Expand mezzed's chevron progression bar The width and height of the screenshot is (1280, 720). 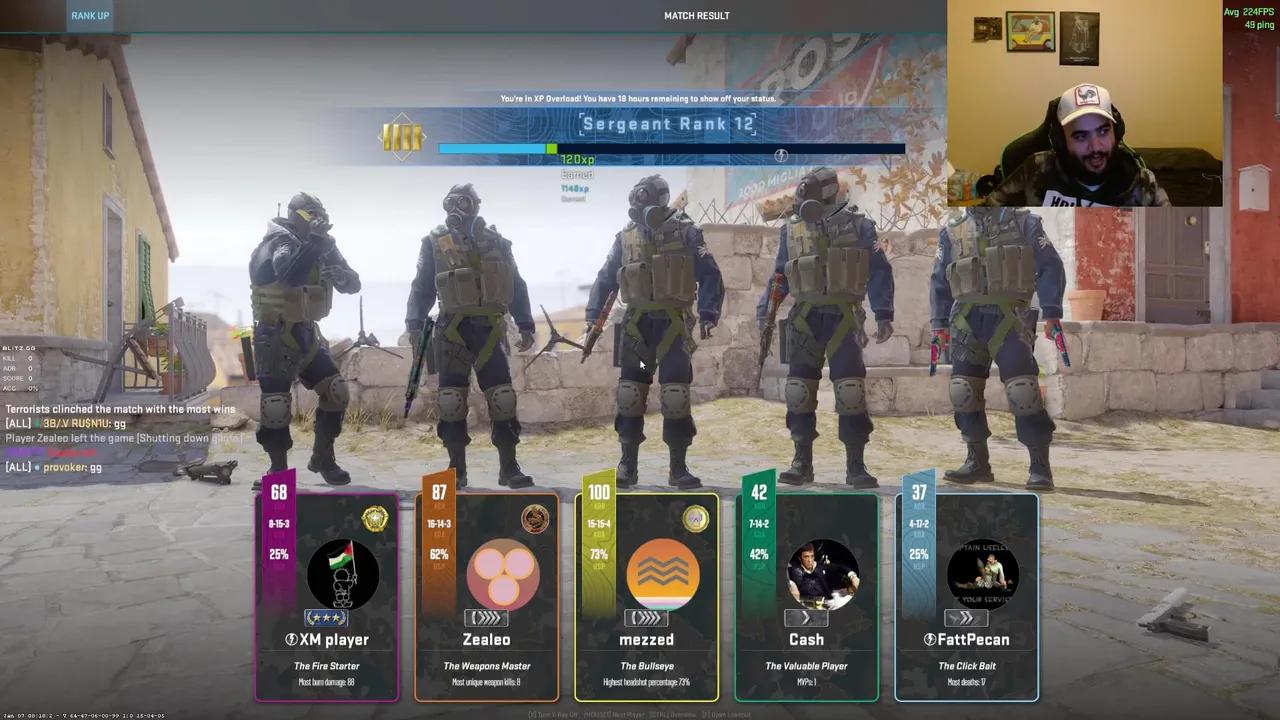click(x=646, y=618)
